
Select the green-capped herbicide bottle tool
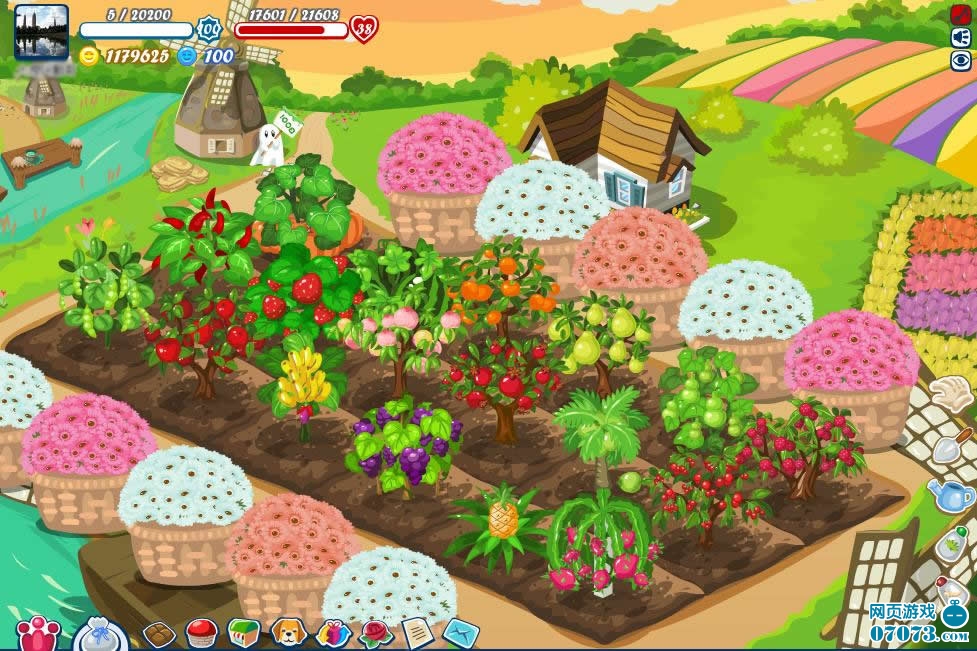point(953,544)
